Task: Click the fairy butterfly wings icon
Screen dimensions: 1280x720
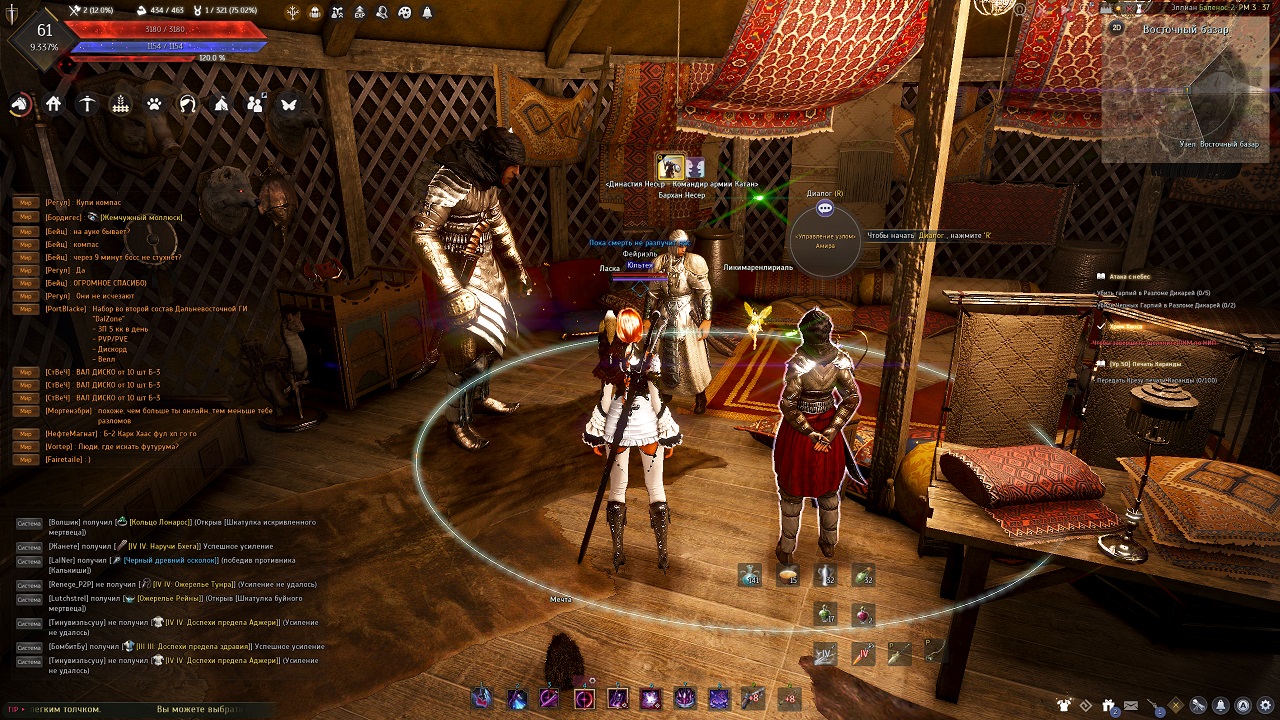Action: [x=289, y=104]
